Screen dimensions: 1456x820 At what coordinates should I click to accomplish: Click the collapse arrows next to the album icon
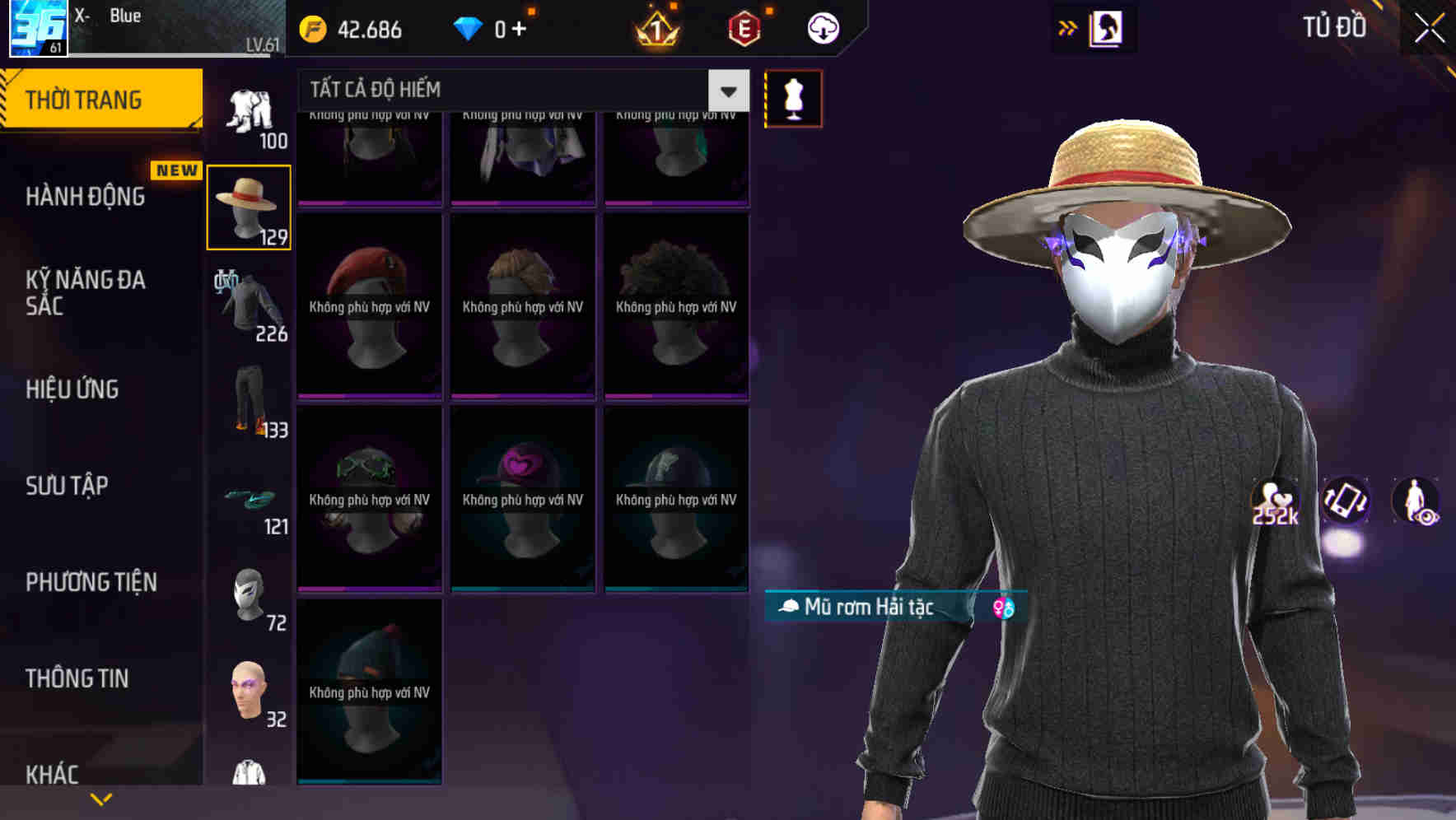(x=1067, y=26)
